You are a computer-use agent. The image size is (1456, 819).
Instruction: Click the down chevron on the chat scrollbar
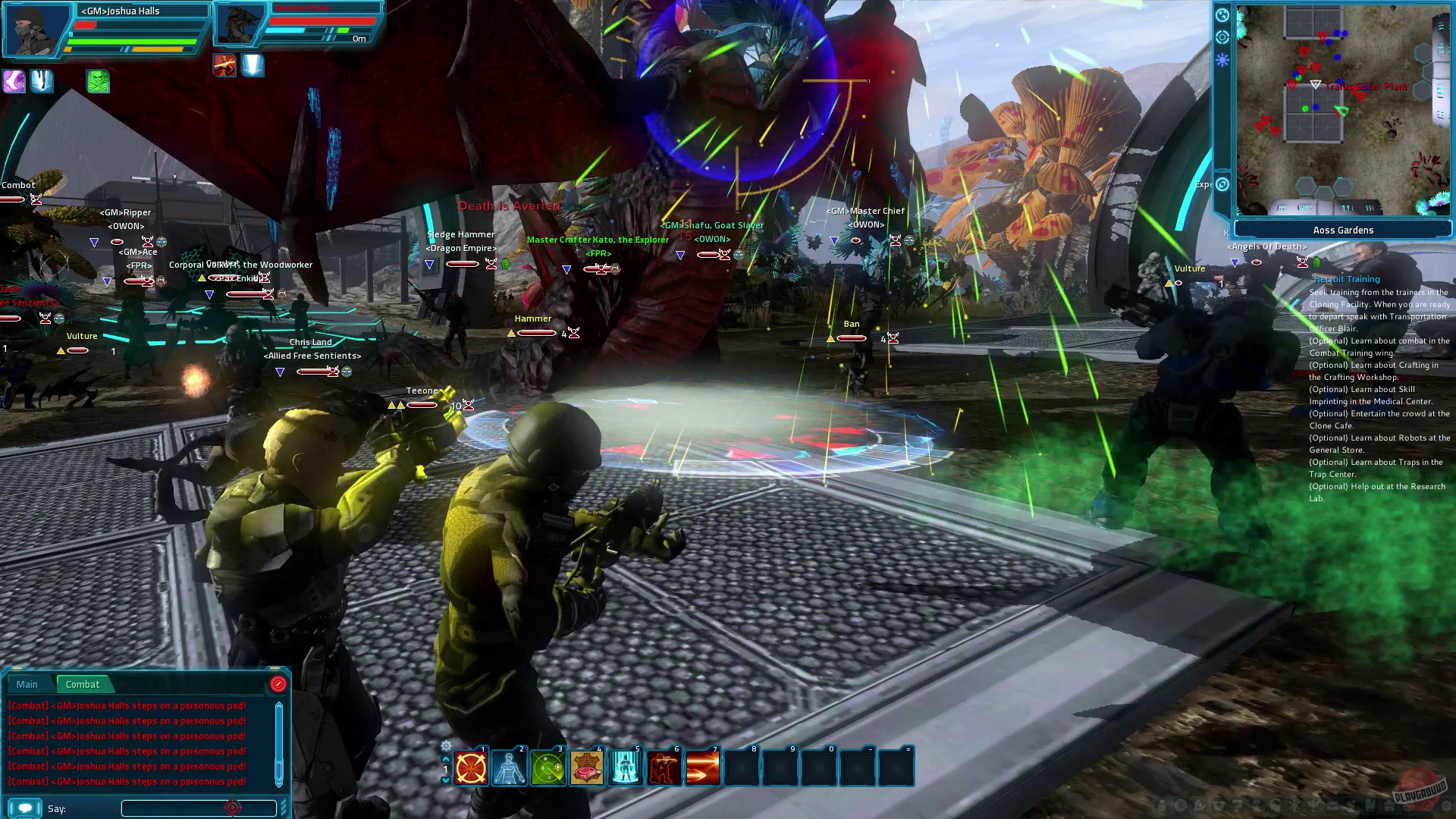[279, 783]
